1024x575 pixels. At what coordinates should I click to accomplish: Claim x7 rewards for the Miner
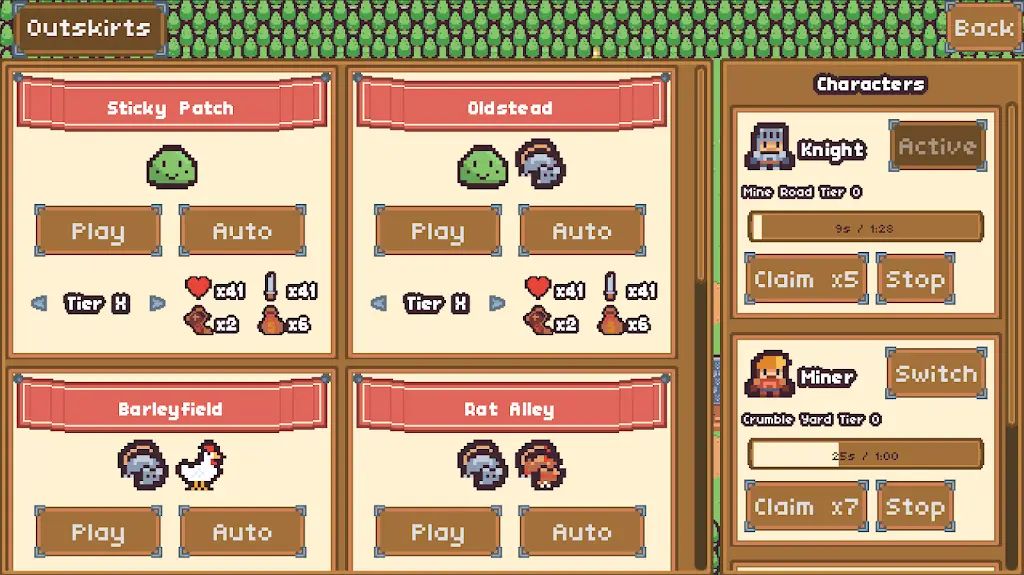806,507
